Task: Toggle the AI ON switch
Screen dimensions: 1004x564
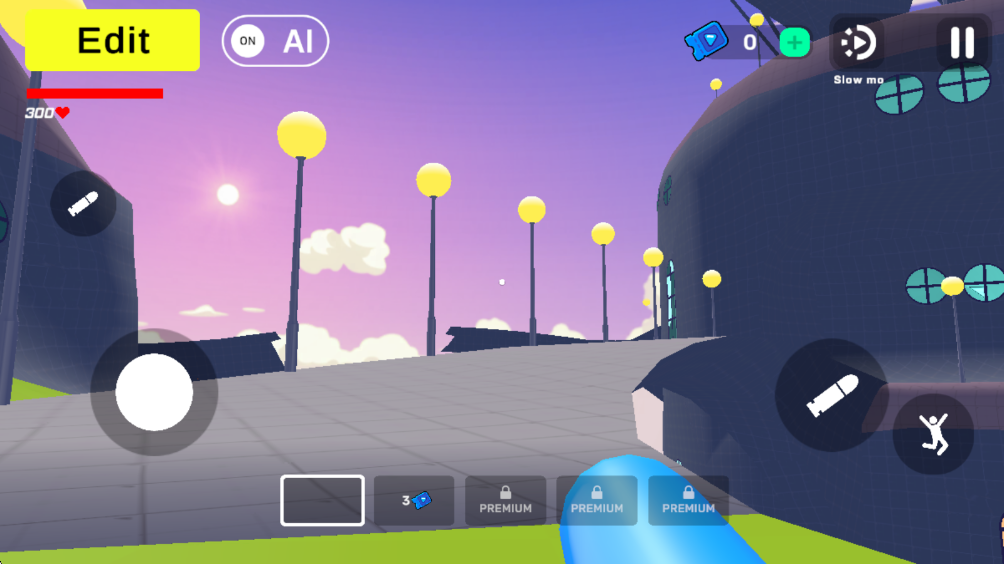Action: coord(275,41)
